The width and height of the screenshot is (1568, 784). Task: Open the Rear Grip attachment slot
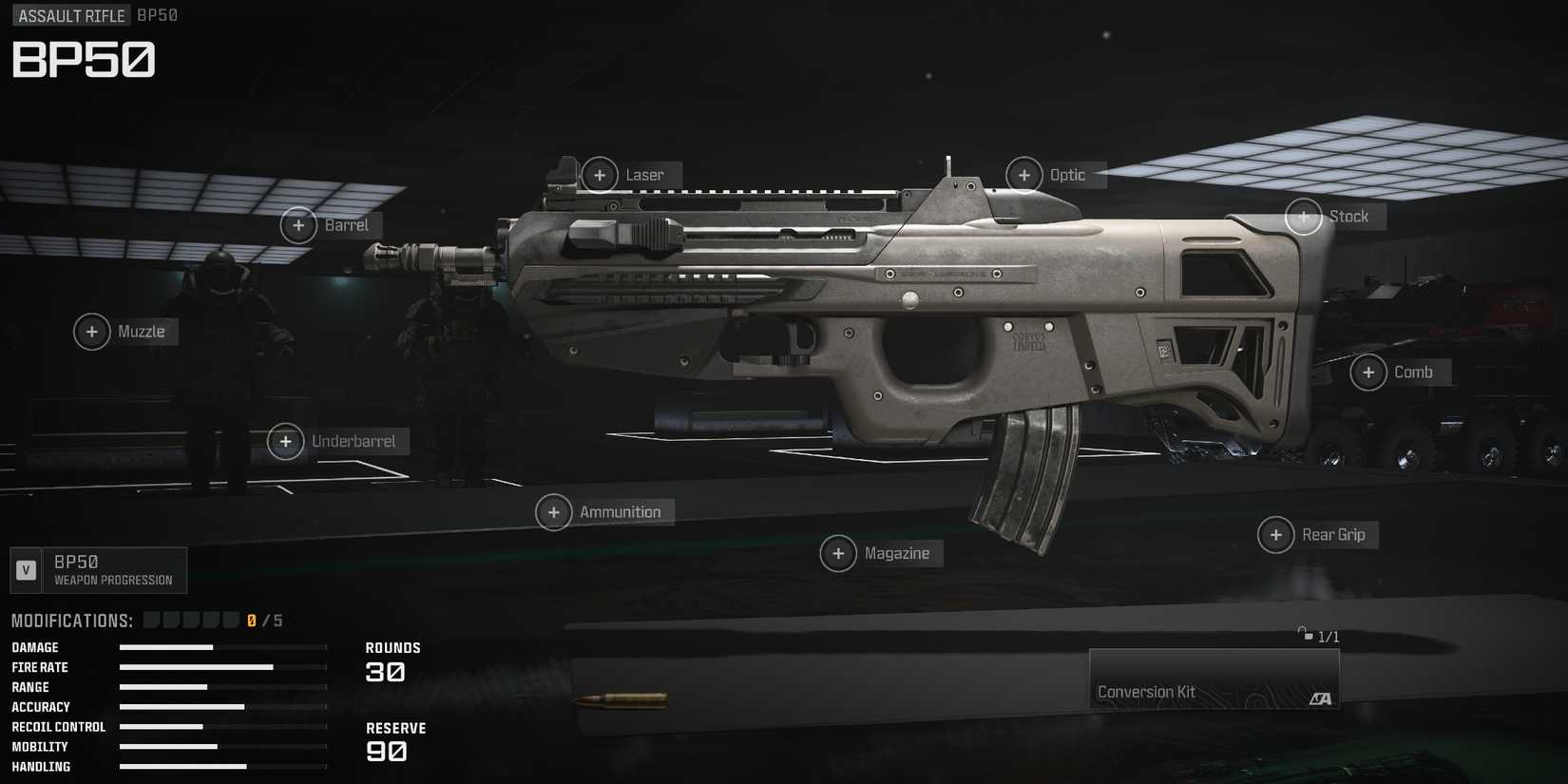(x=1275, y=534)
